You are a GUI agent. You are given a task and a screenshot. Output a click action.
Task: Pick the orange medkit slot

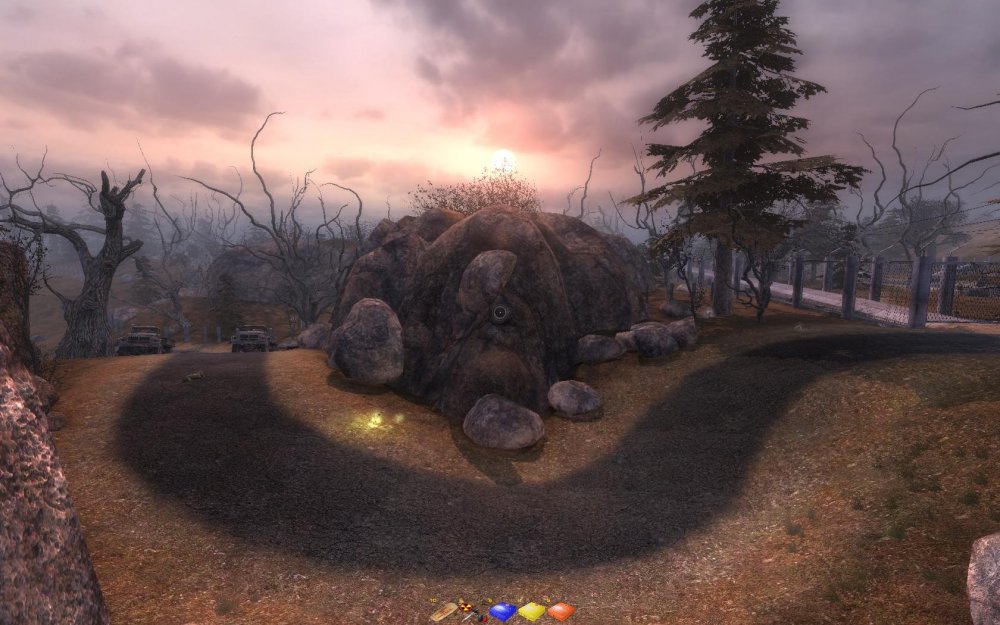561,611
